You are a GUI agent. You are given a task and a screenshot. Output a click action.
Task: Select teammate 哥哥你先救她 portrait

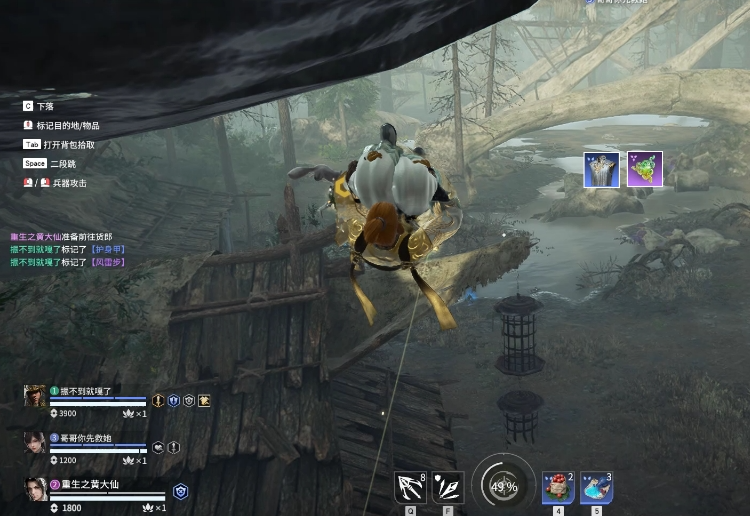pos(35,442)
